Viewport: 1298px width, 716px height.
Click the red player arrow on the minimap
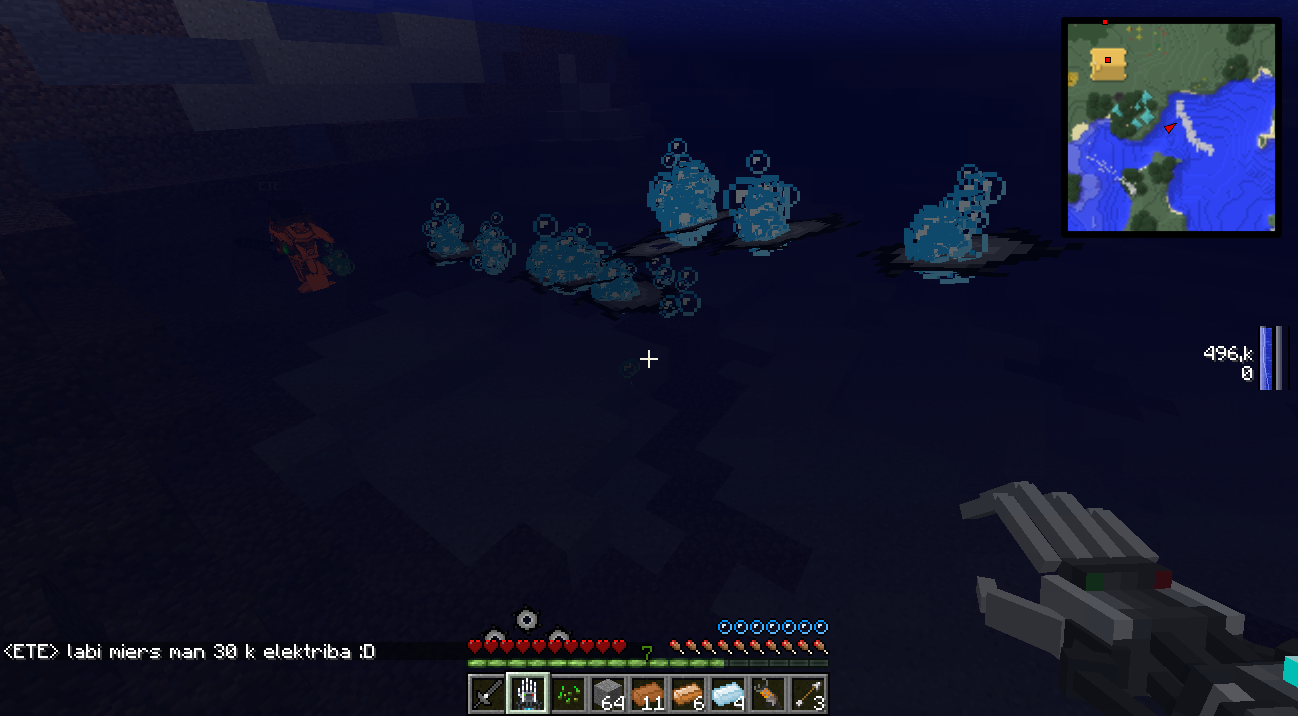1169,127
